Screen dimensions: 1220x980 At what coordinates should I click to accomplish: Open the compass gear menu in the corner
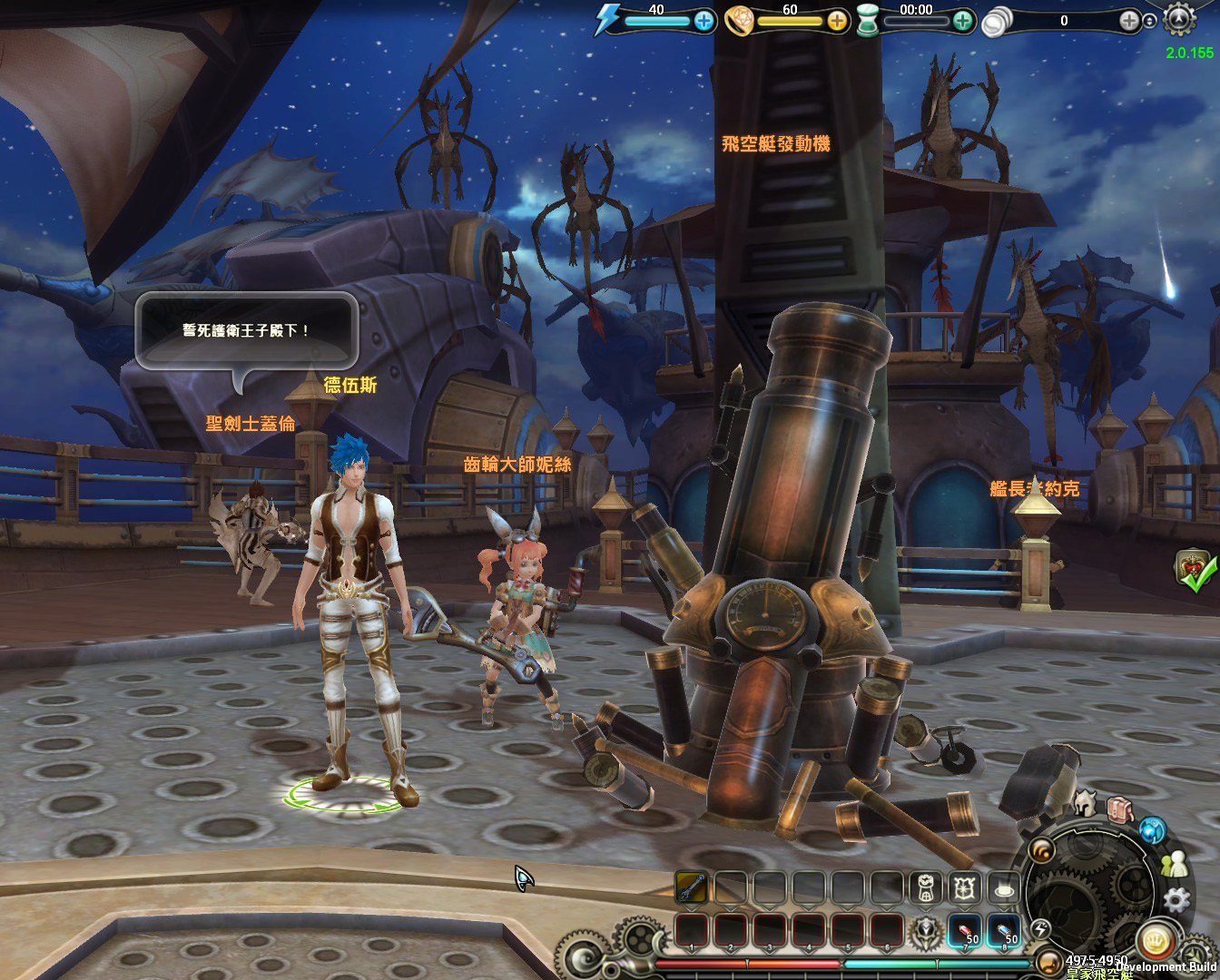point(1179,19)
